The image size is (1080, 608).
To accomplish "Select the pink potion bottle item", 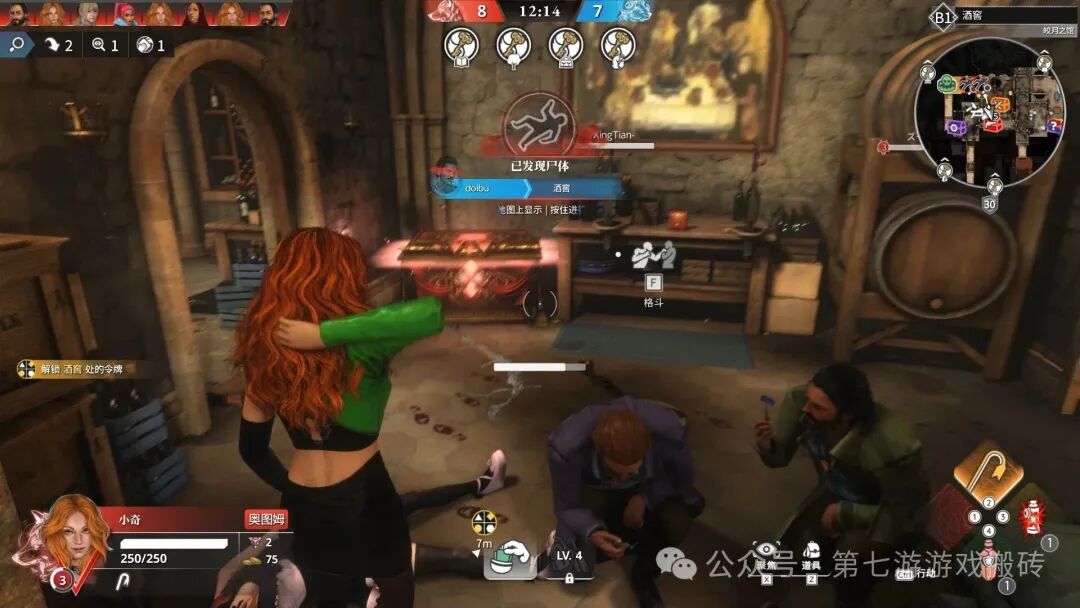I will click(989, 557).
